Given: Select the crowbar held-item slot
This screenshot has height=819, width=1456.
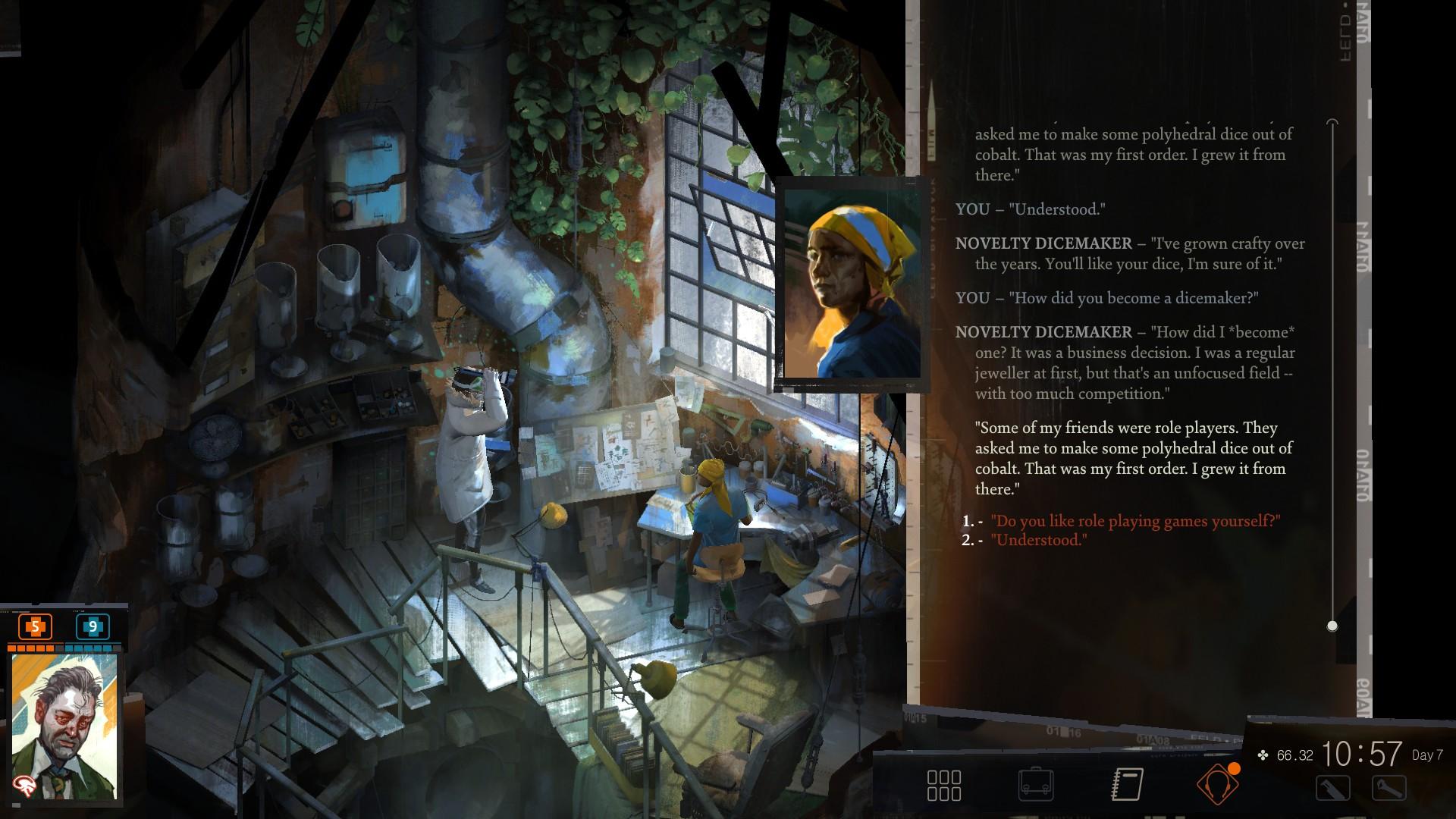Looking at the screenshot, I should point(1332,789).
